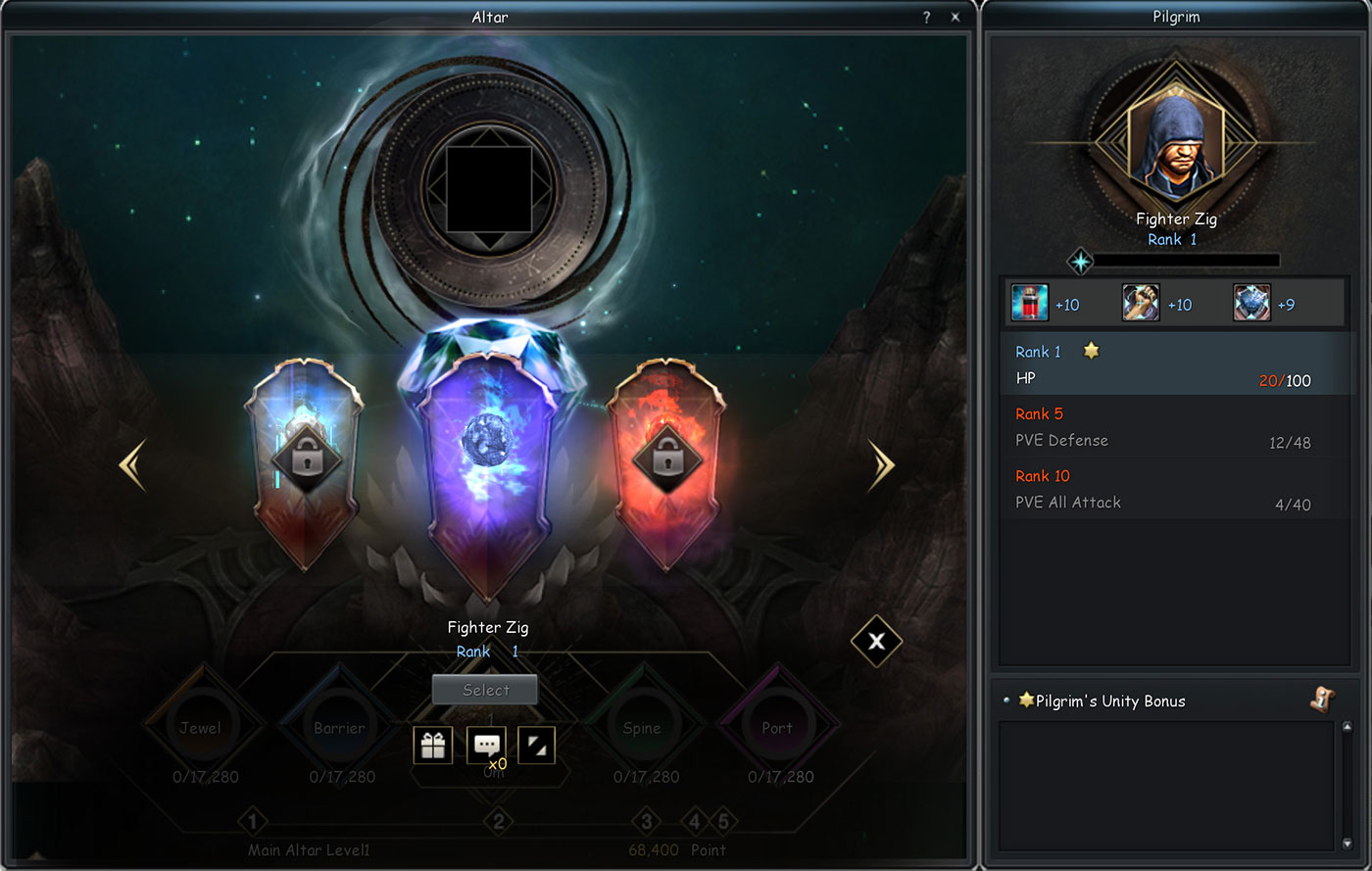Open the gift reward icon
Image resolution: width=1372 pixels, height=871 pixels.
pyautogui.click(x=431, y=745)
